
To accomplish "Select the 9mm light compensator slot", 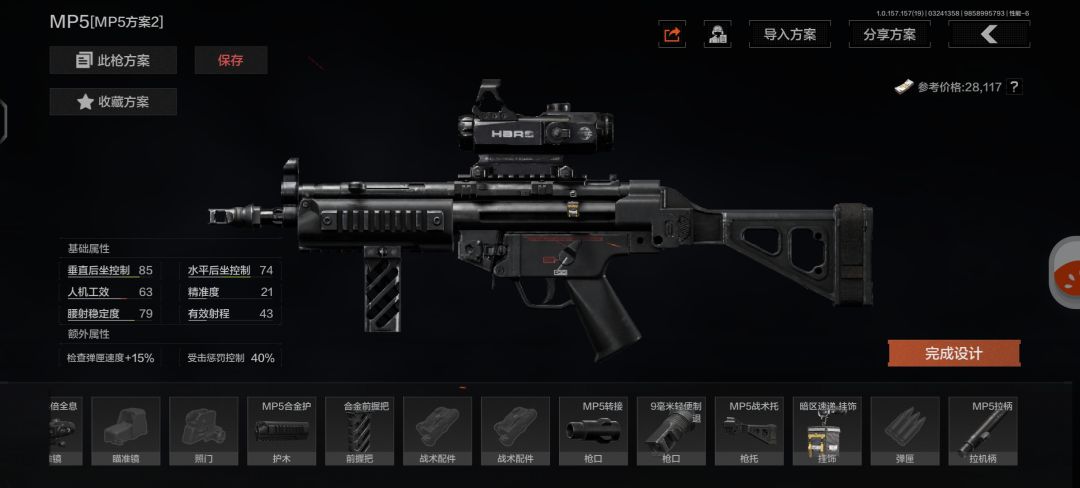I will (x=671, y=431).
